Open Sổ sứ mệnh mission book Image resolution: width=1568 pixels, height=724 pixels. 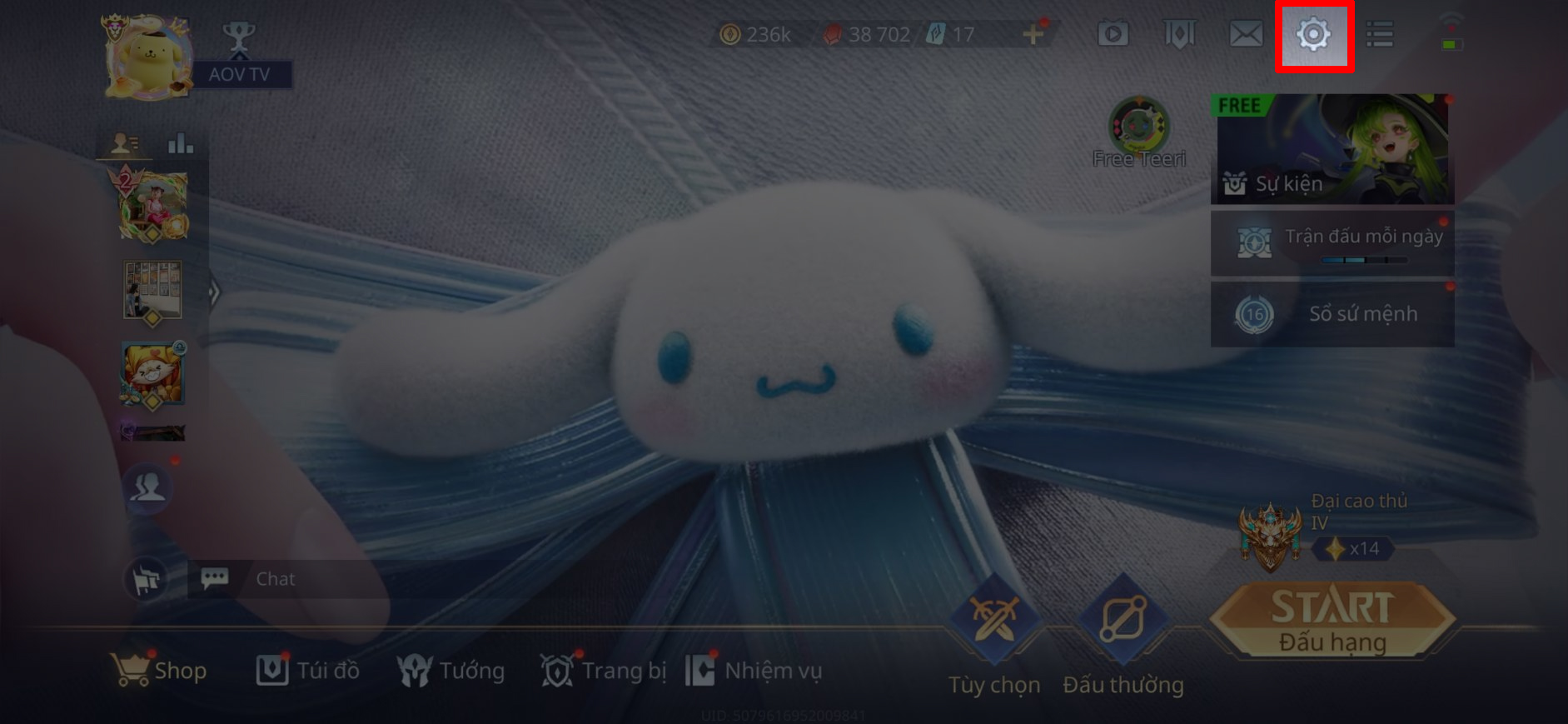(x=1332, y=314)
